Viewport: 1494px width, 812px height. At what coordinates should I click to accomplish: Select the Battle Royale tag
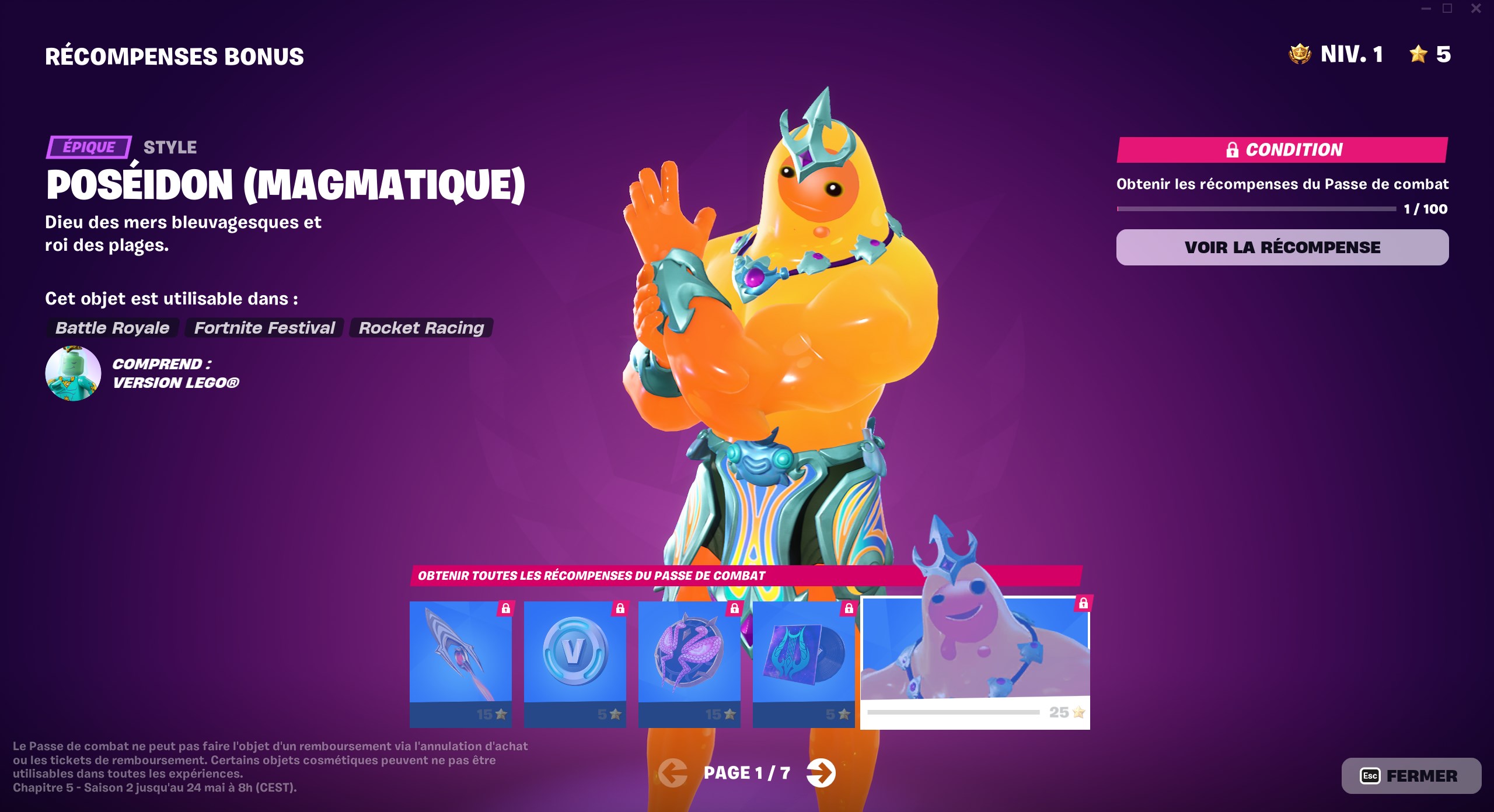click(111, 328)
